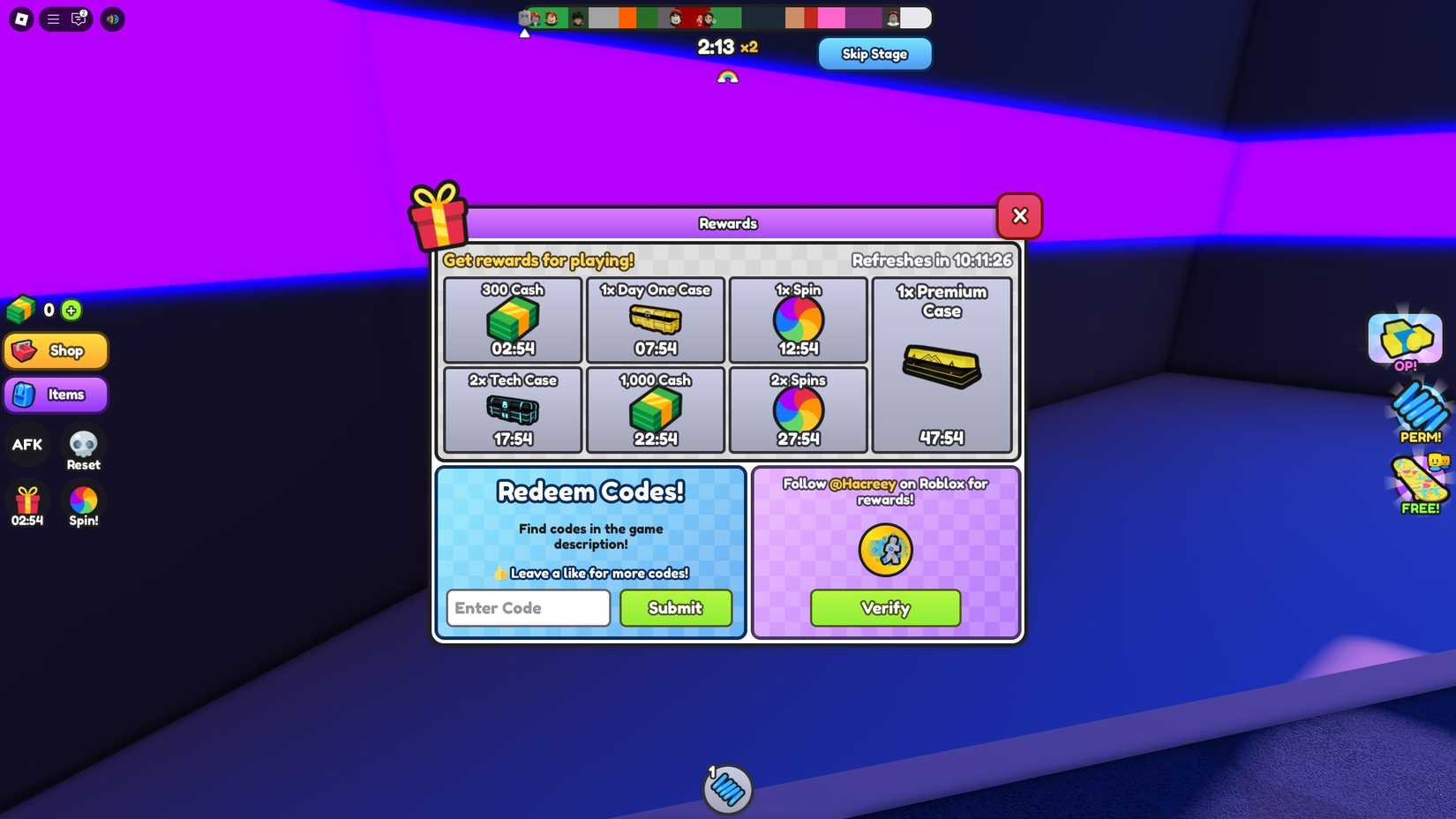Screen dimensions: 1456x819
Task: Add cash with the green plus icon
Action: tap(71, 310)
